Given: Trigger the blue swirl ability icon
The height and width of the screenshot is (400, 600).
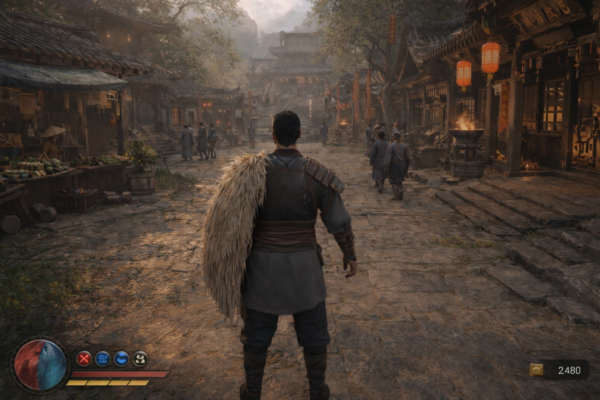Looking at the screenshot, I should coord(121,358).
